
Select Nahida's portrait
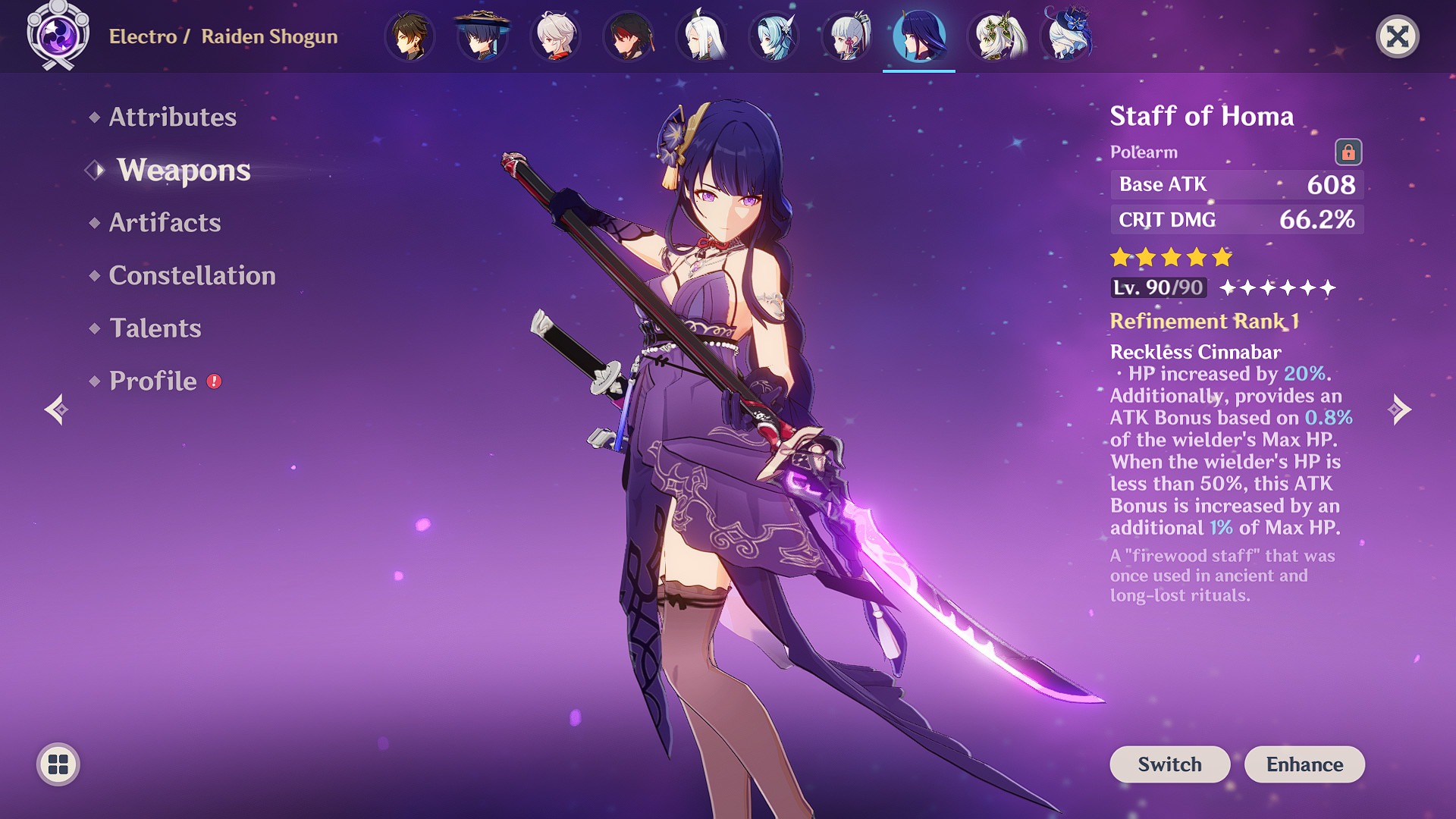(993, 36)
